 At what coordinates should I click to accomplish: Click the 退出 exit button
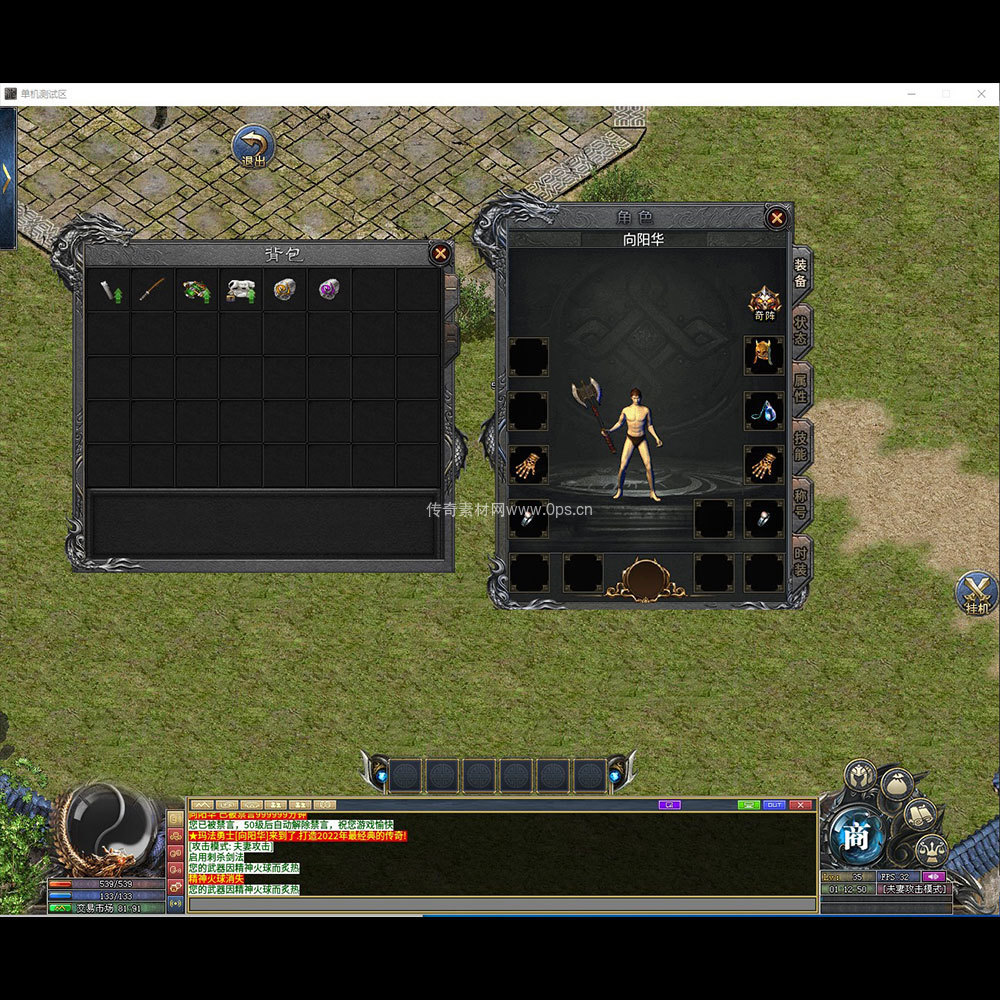tap(254, 146)
